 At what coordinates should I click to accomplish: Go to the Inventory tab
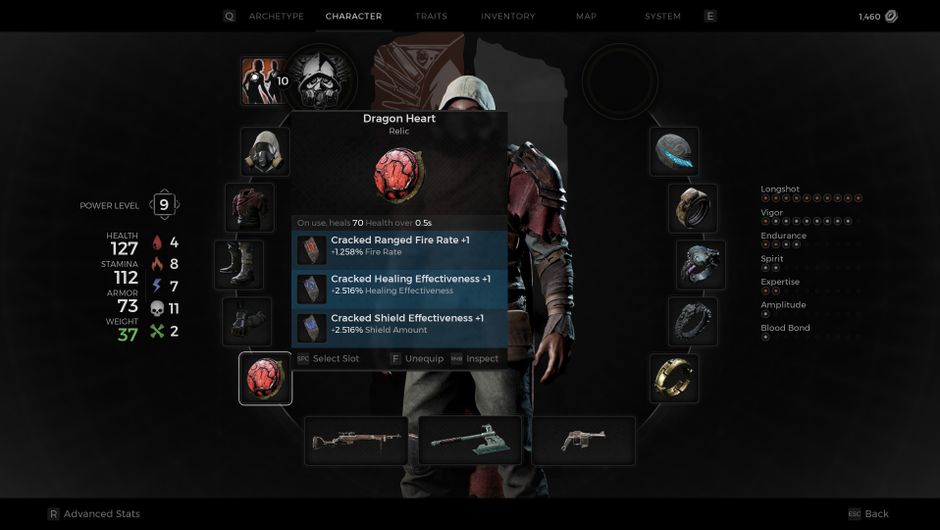tap(508, 16)
